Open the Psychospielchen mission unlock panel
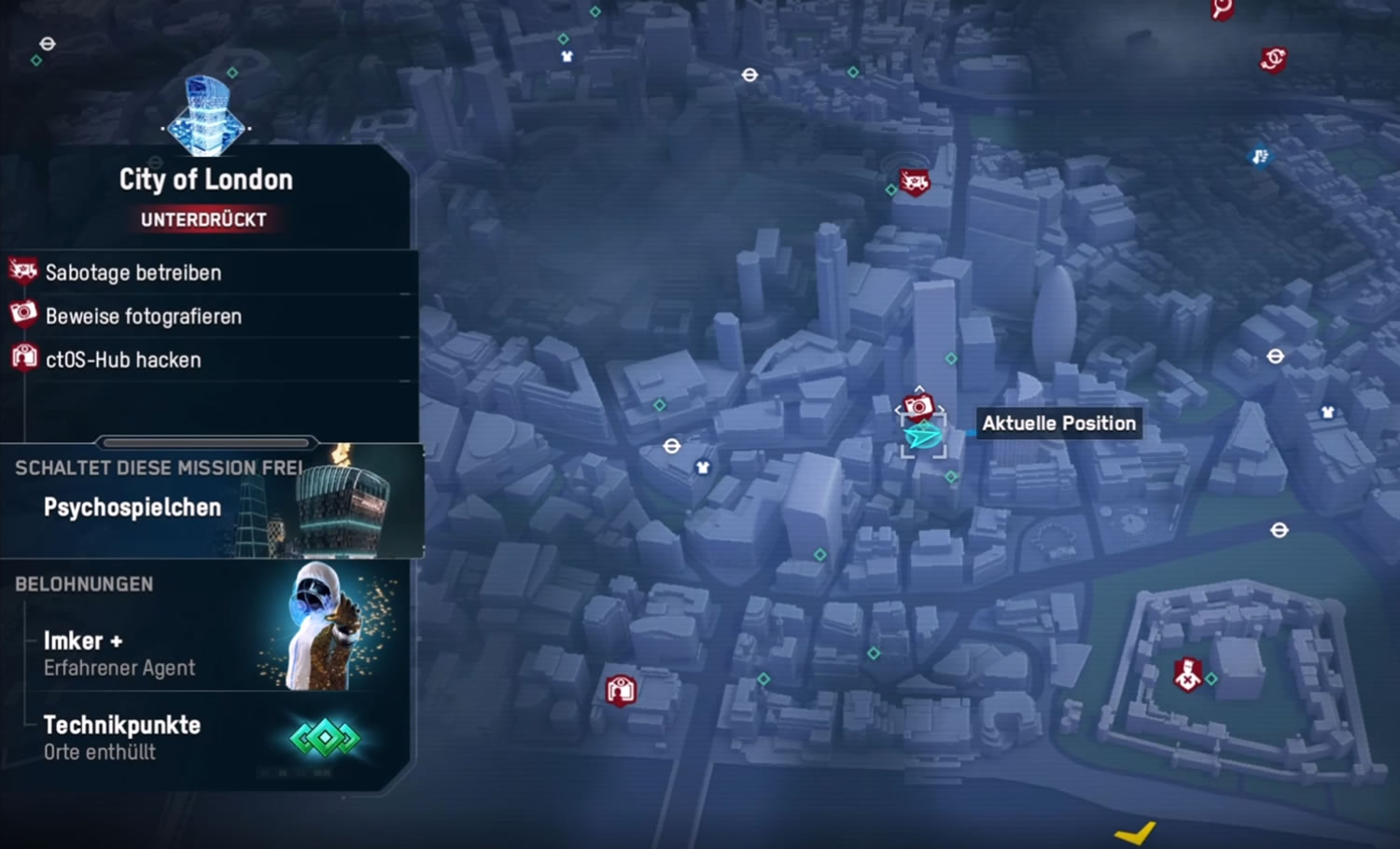Image resolution: width=1400 pixels, height=849 pixels. coord(210,502)
